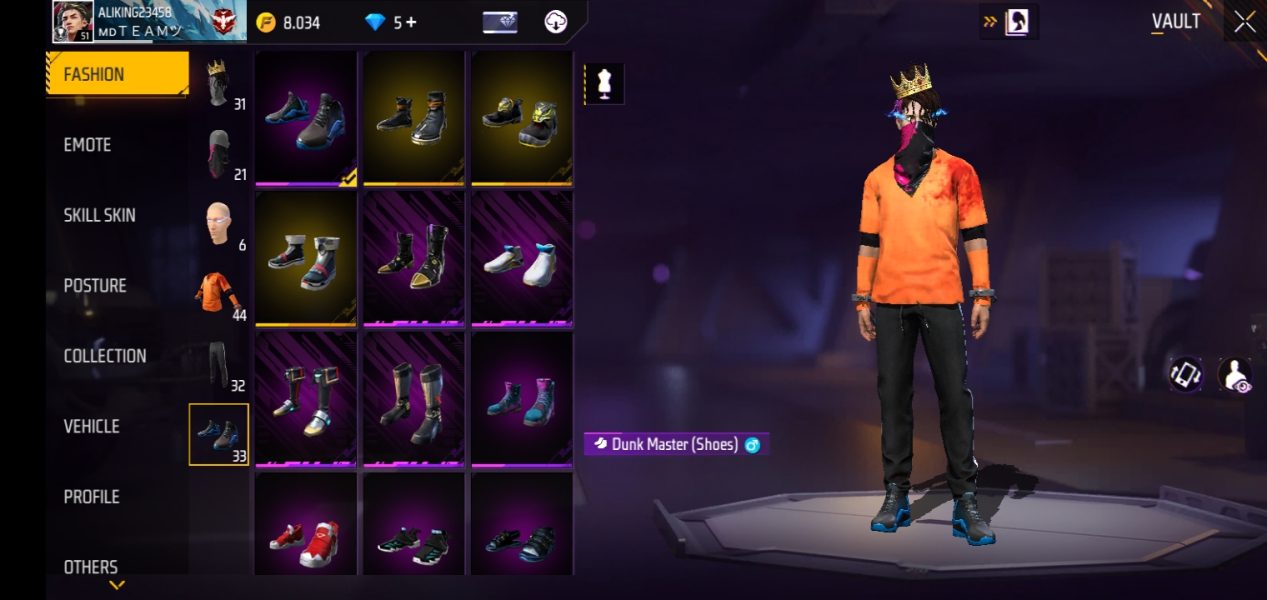Switch to the Others category
Screen dimensions: 1267x600
click(x=91, y=567)
